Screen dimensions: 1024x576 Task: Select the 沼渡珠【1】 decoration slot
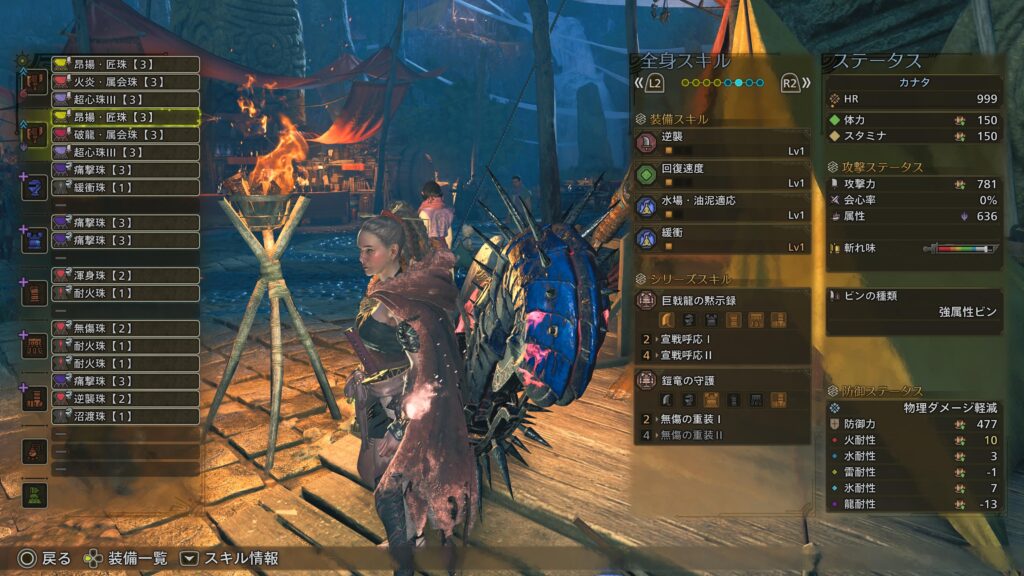125,416
